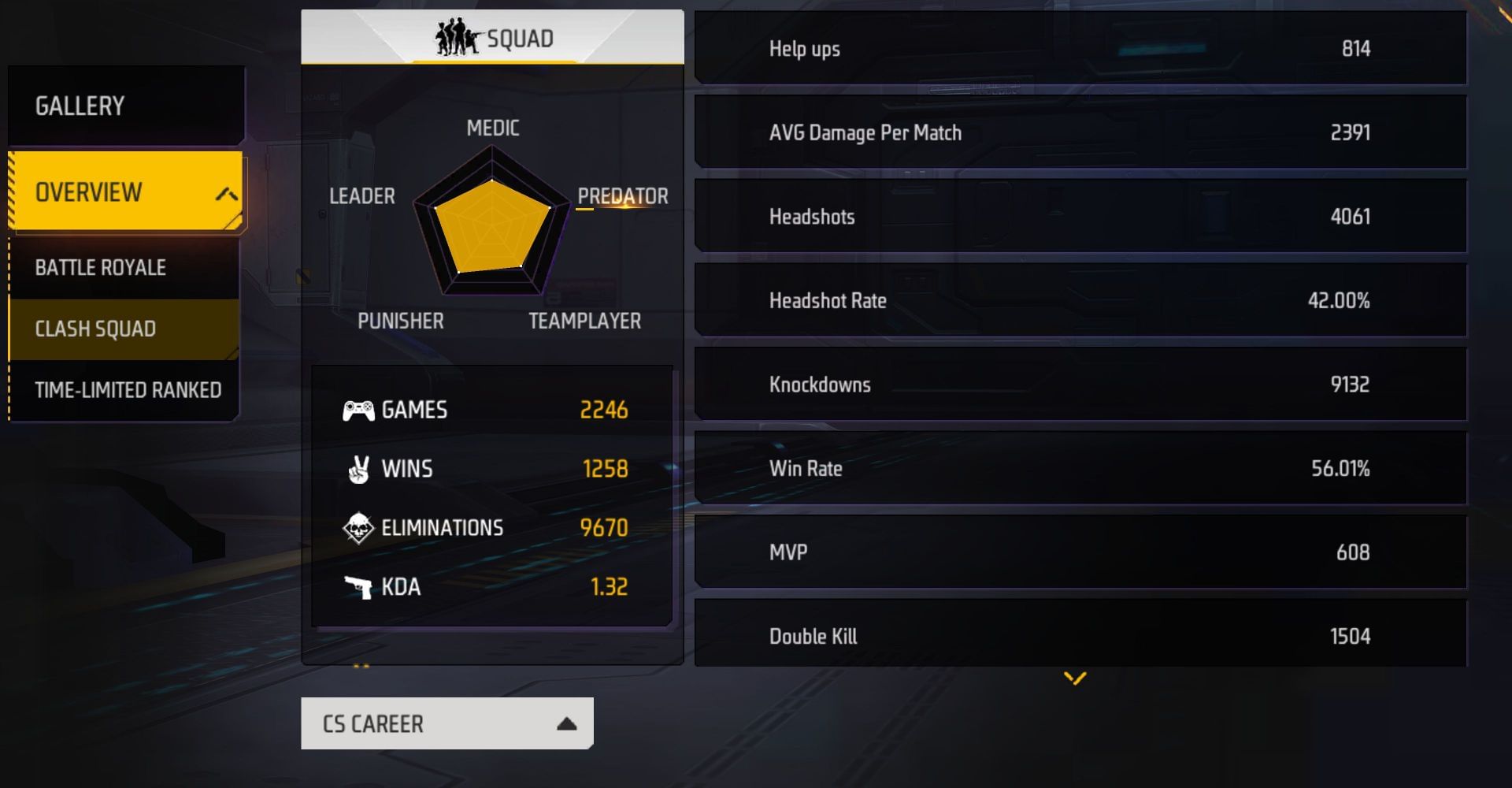Select the MEDIC attribute label
The height and width of the screenshot is (788, 1512).
(491, 128)
